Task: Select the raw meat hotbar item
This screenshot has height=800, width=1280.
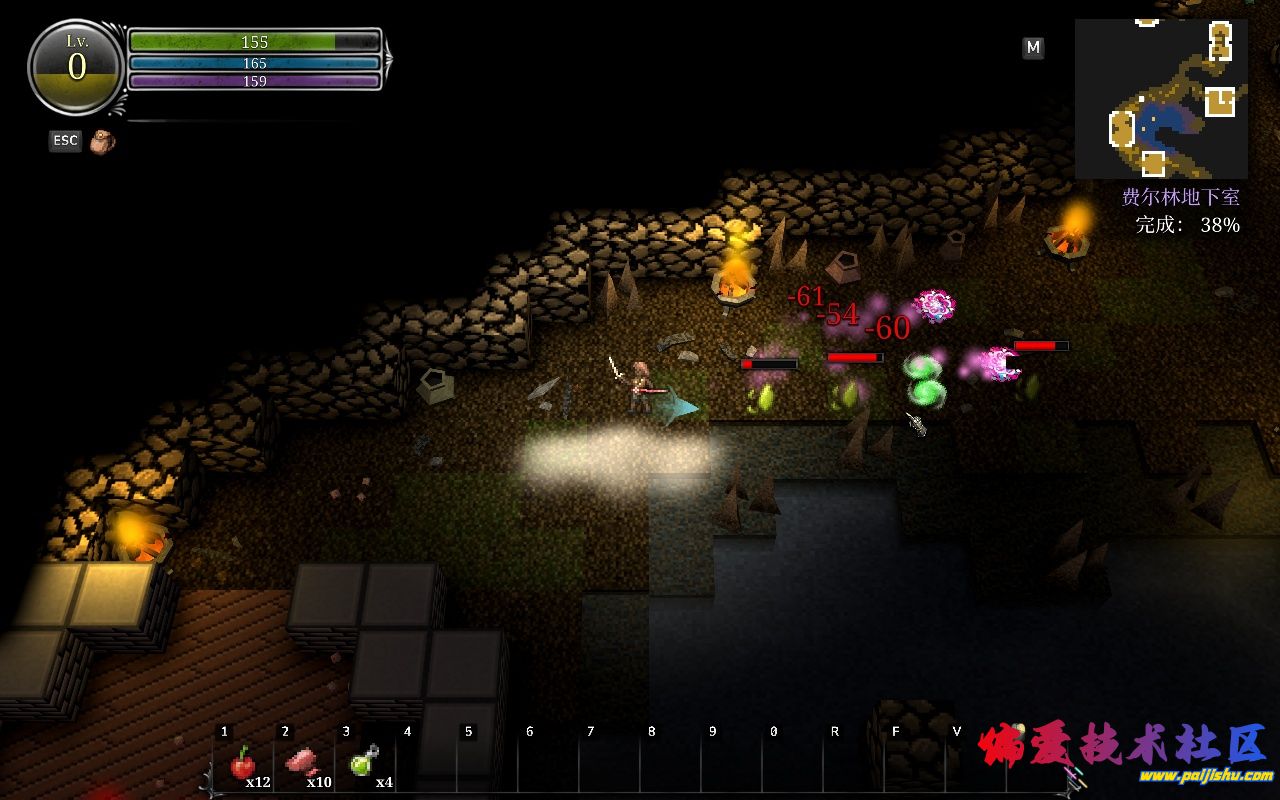Action: point(302,763)
